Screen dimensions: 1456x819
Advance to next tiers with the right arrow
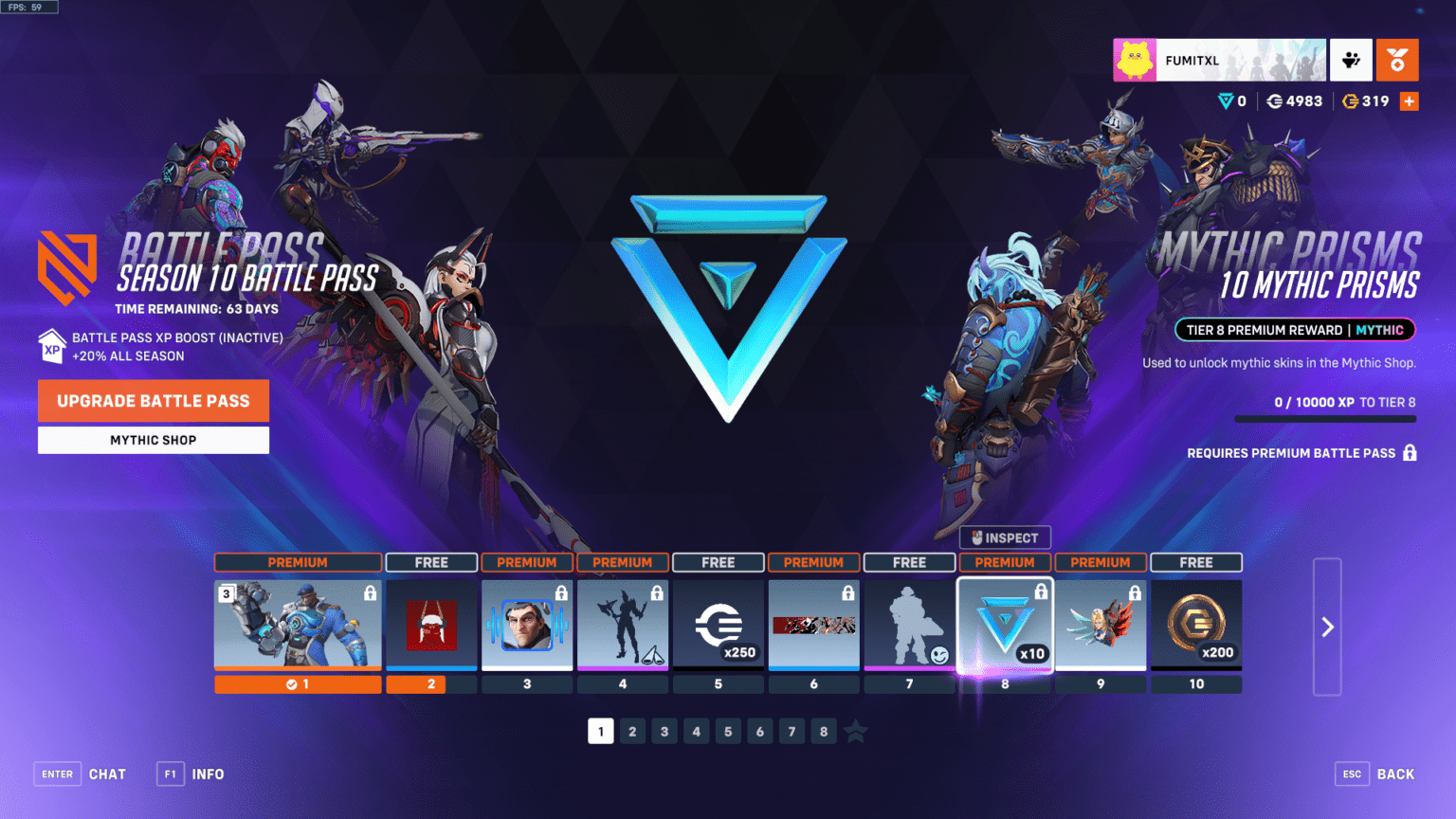[x=1327, y=627]
